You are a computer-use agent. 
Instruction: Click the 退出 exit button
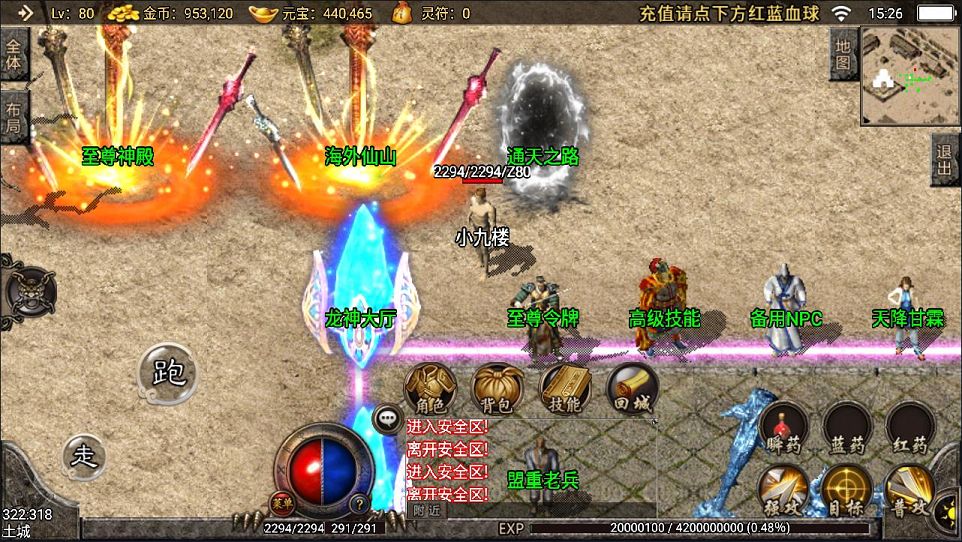[945, 160]
